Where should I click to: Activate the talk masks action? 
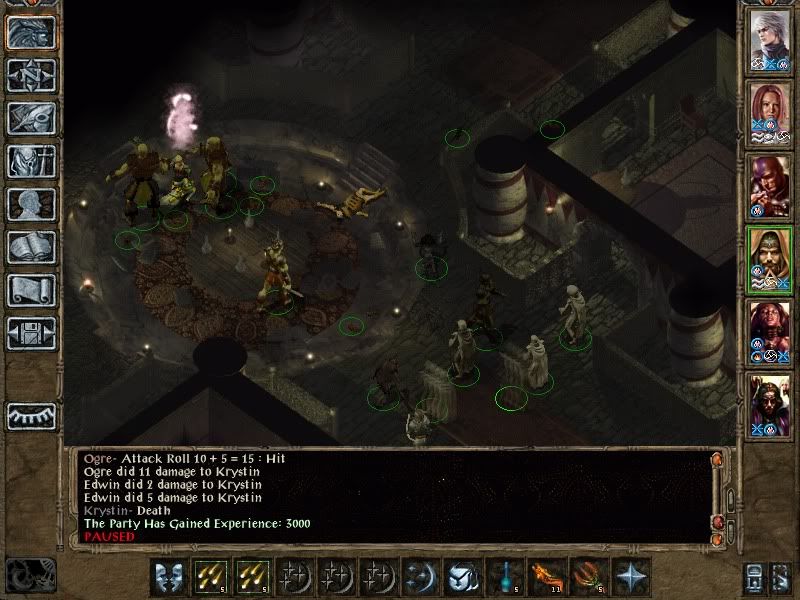click(x=168, y=577)
